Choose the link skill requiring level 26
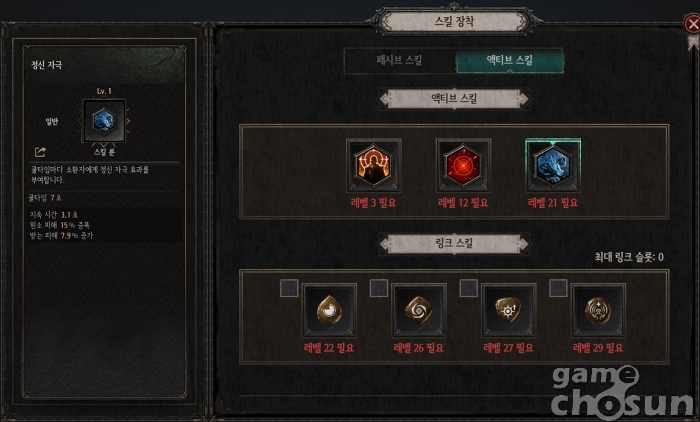 (x=419, y=311)
